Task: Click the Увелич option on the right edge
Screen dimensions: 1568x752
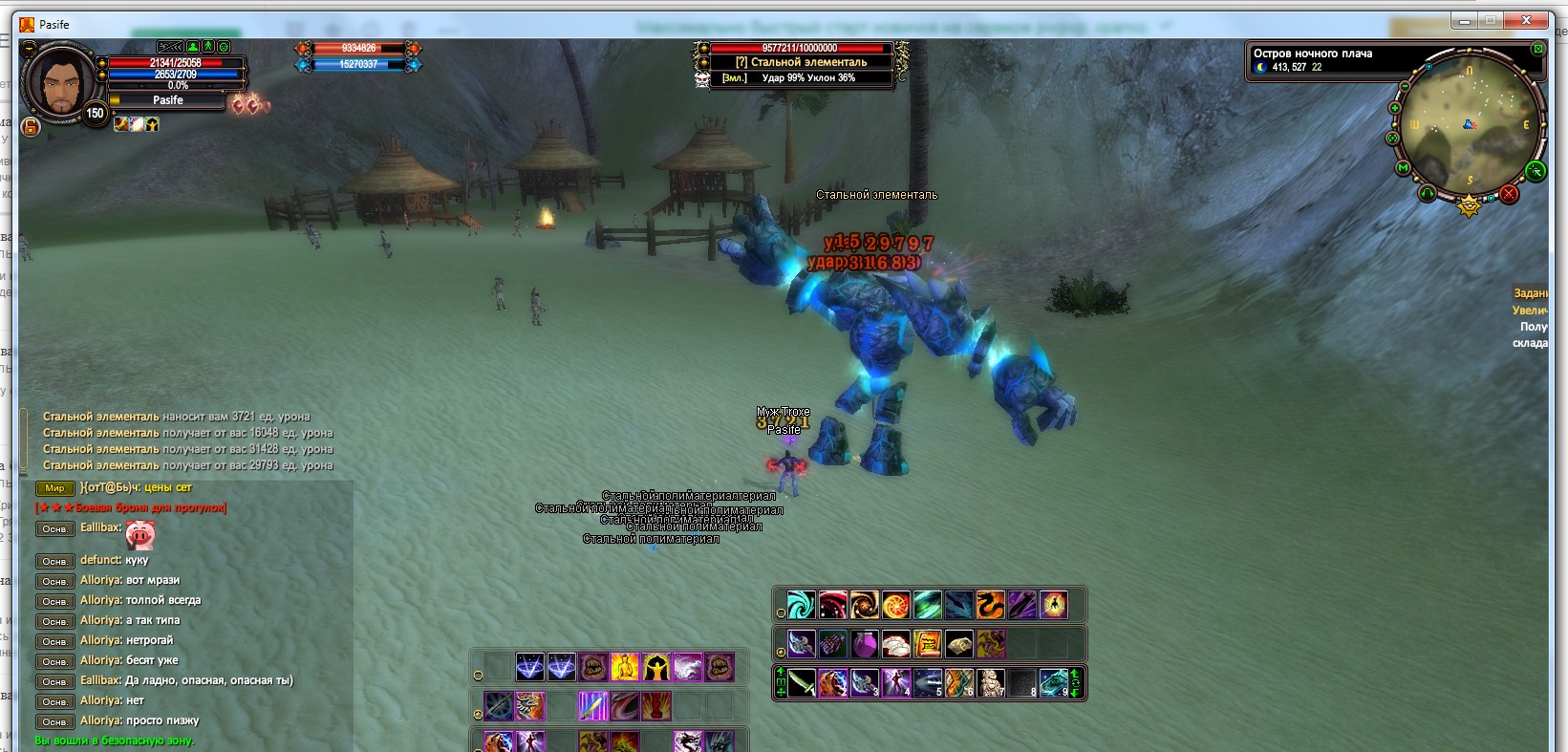Action: point(1530,308)
